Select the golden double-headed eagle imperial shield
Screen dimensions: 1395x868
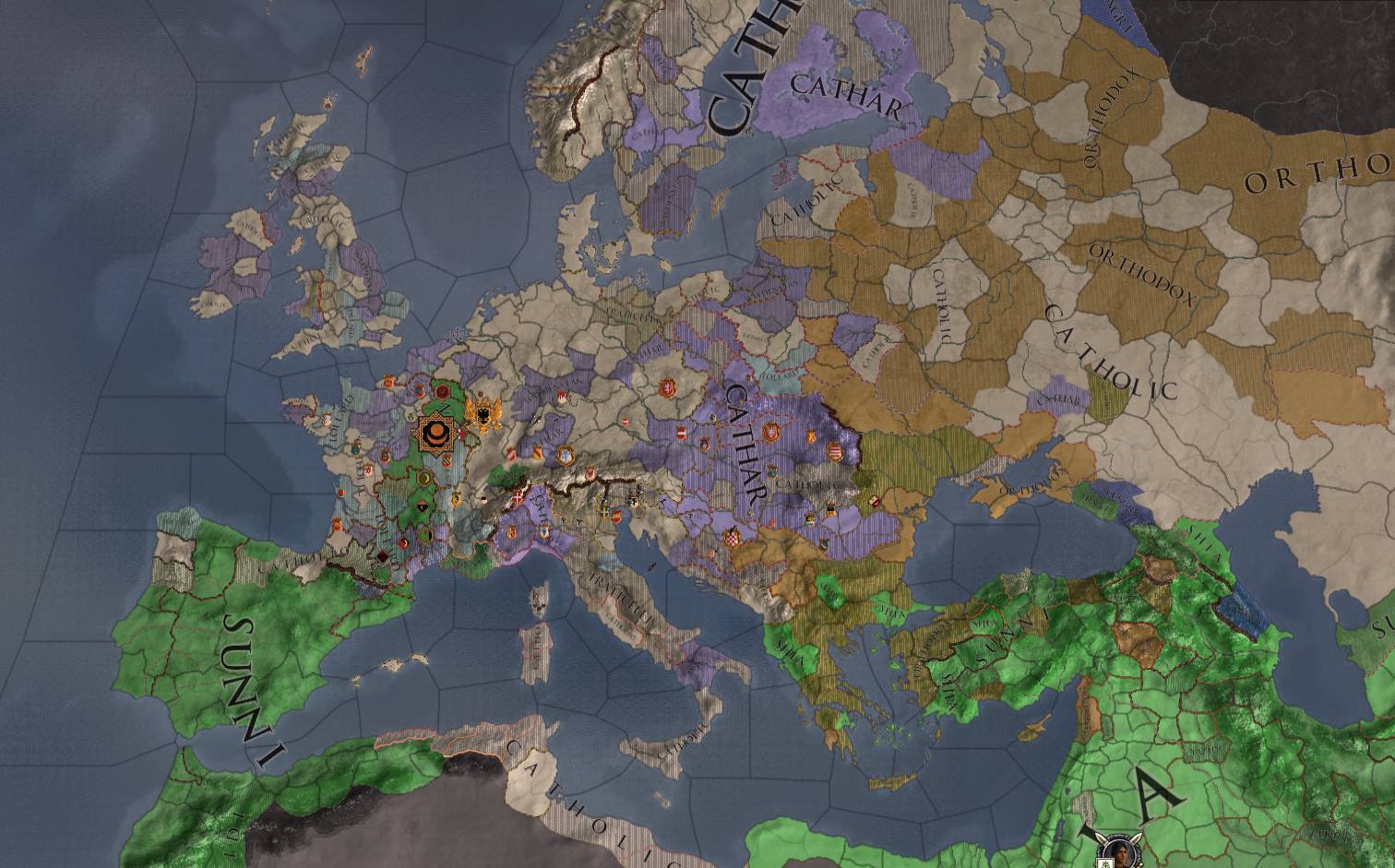click(x=483, y=414)
